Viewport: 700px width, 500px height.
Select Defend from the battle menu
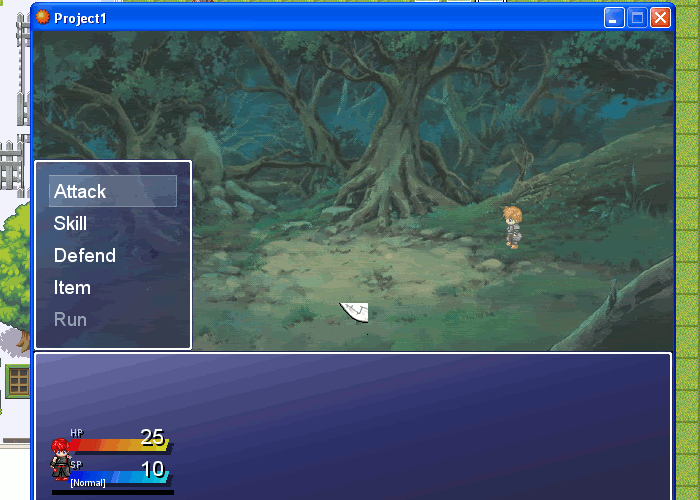(85, 255)
